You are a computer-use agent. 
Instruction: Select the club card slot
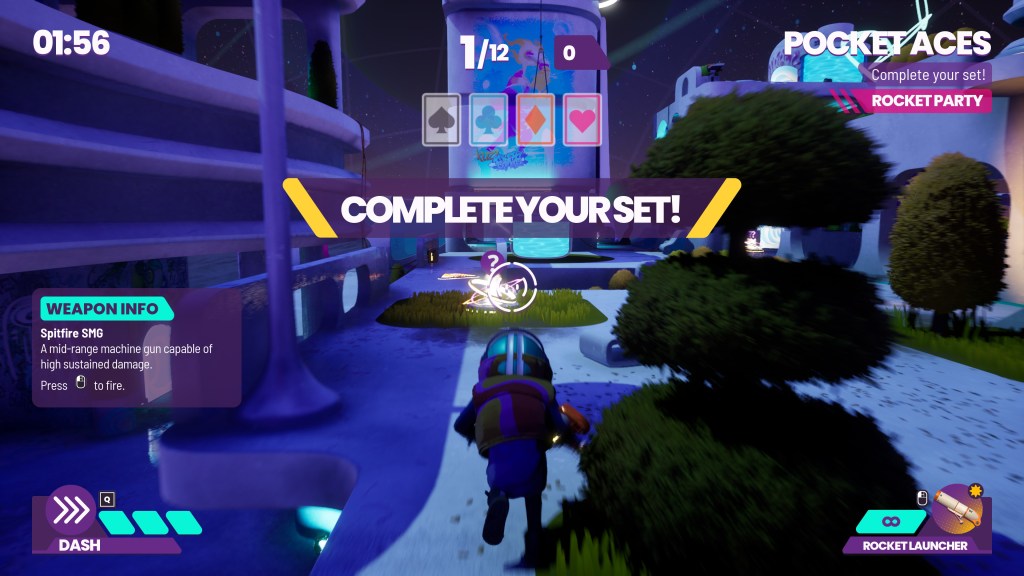click(x=489, y=120)
